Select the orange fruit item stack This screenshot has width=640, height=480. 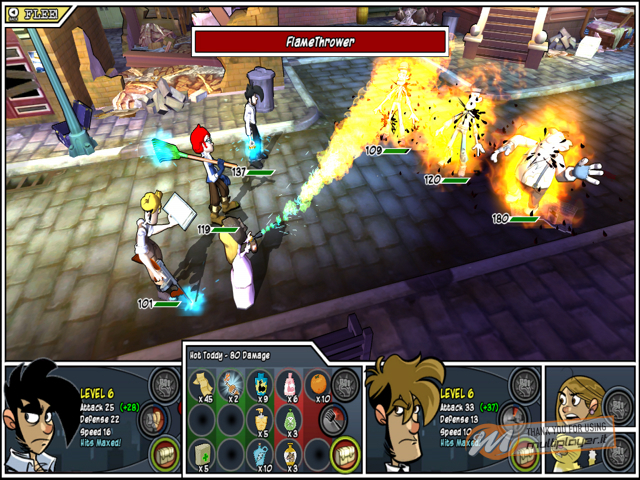click(x=316, y=385)
